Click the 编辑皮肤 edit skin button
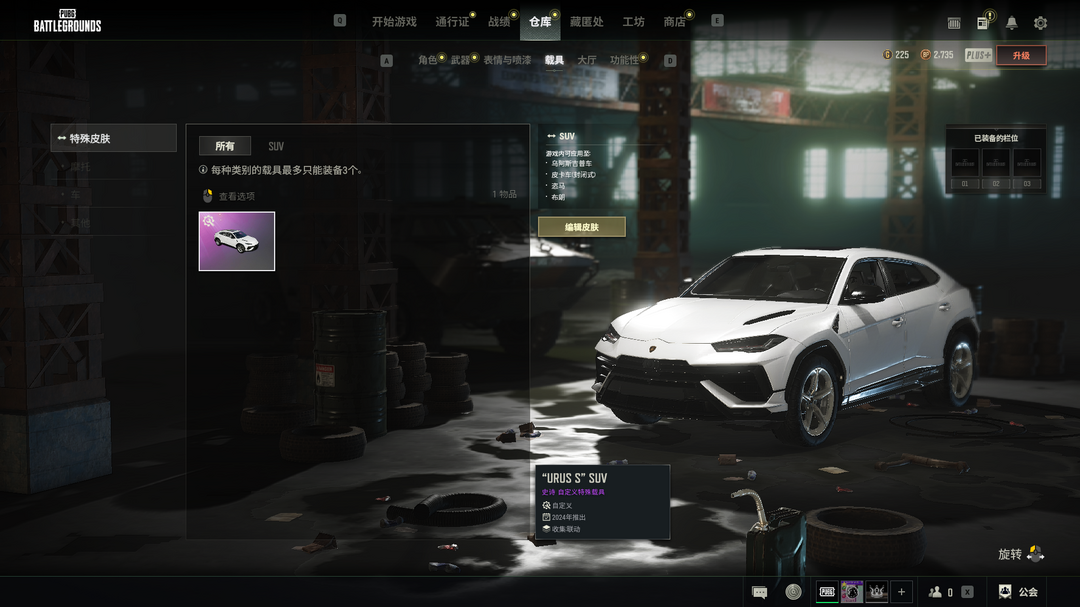 coord(582,227)
